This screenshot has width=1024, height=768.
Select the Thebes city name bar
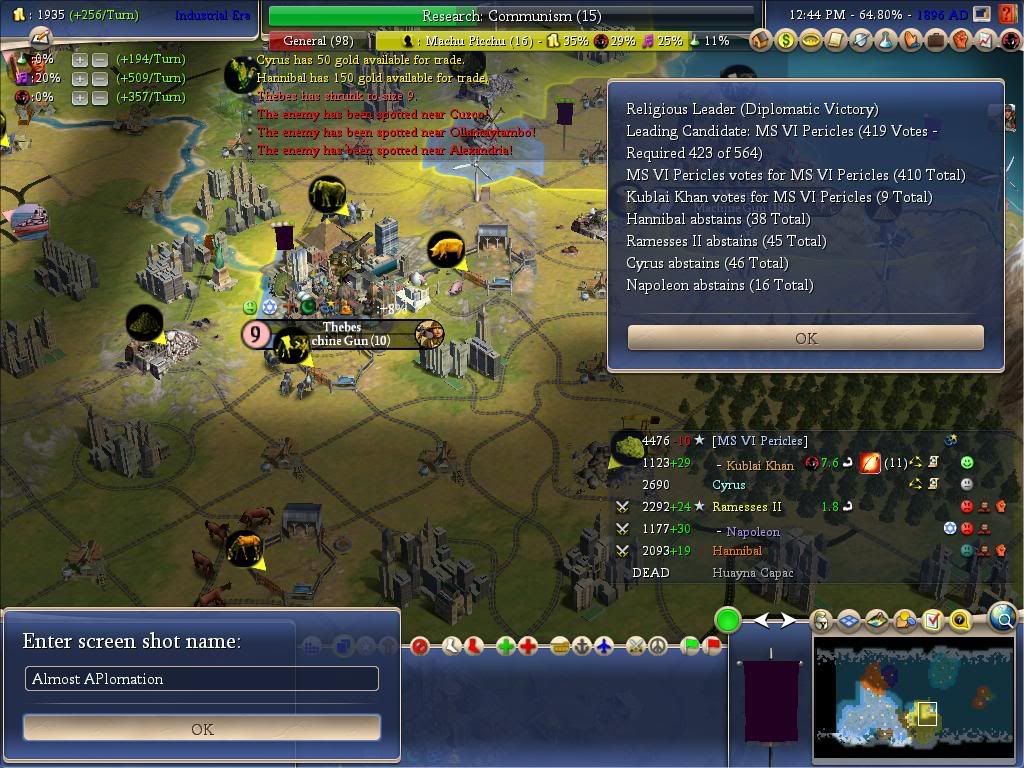[342, 327]
